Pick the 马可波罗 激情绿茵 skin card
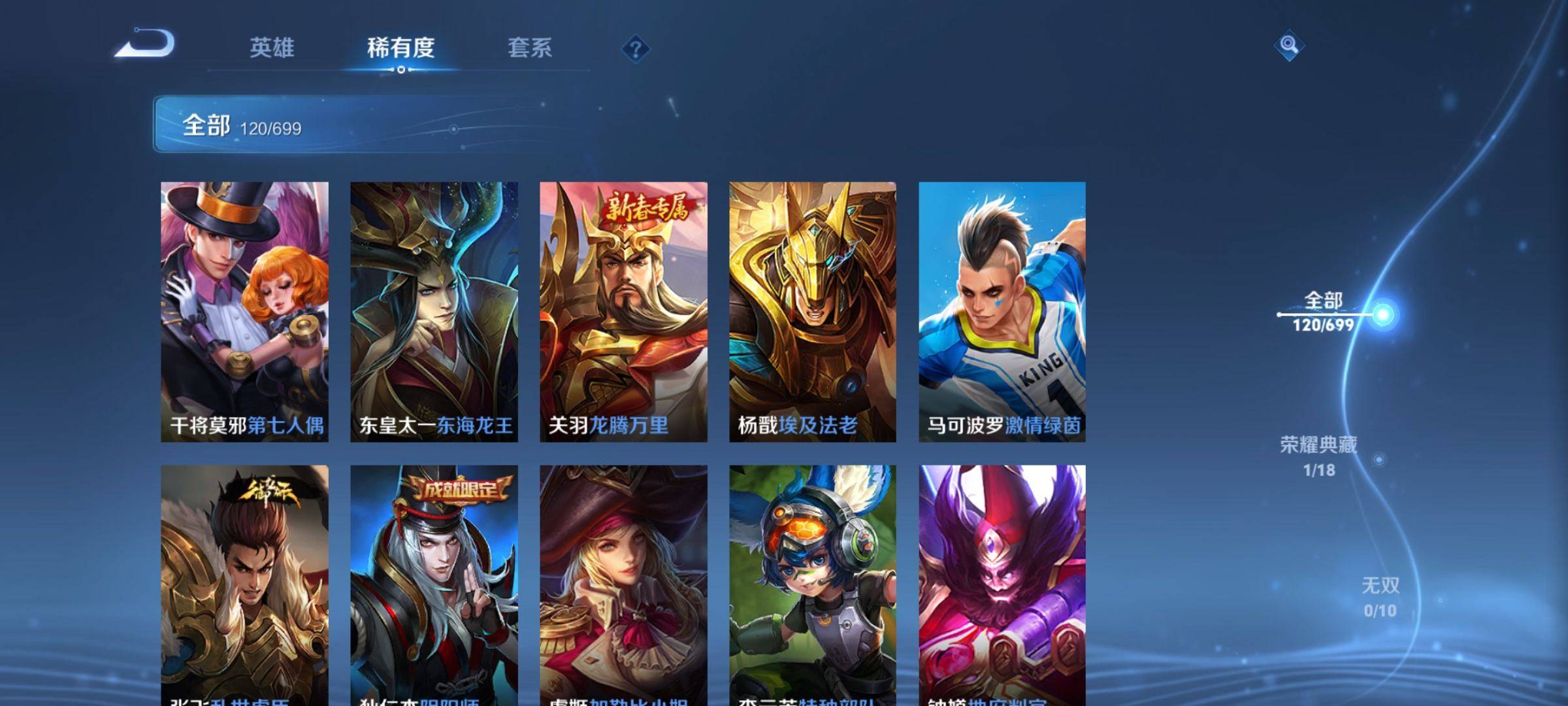Screen dimensions: 1568x706 click(1002, 311)
